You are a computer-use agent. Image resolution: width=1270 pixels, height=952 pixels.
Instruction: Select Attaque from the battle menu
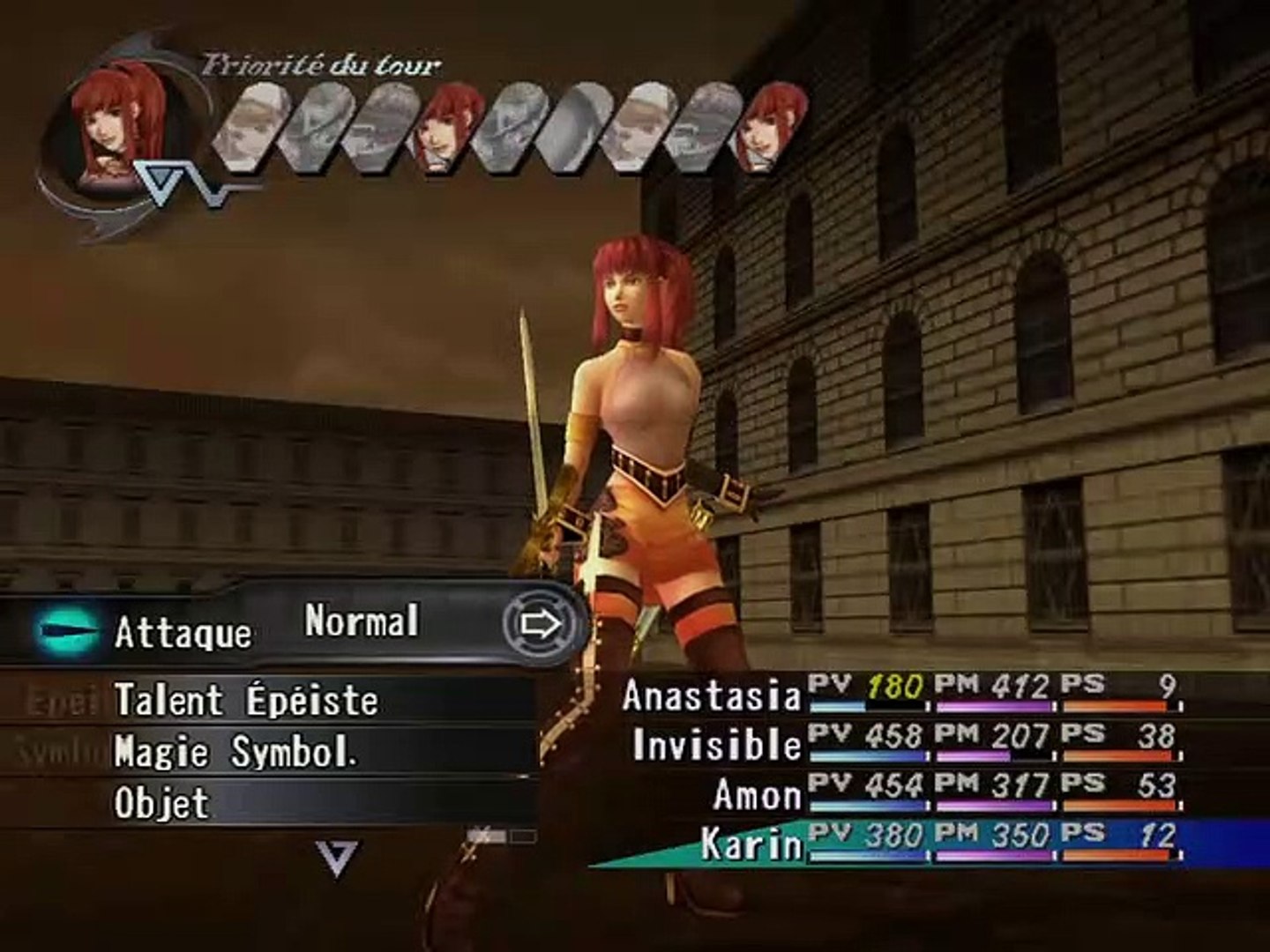pos(185,630)
